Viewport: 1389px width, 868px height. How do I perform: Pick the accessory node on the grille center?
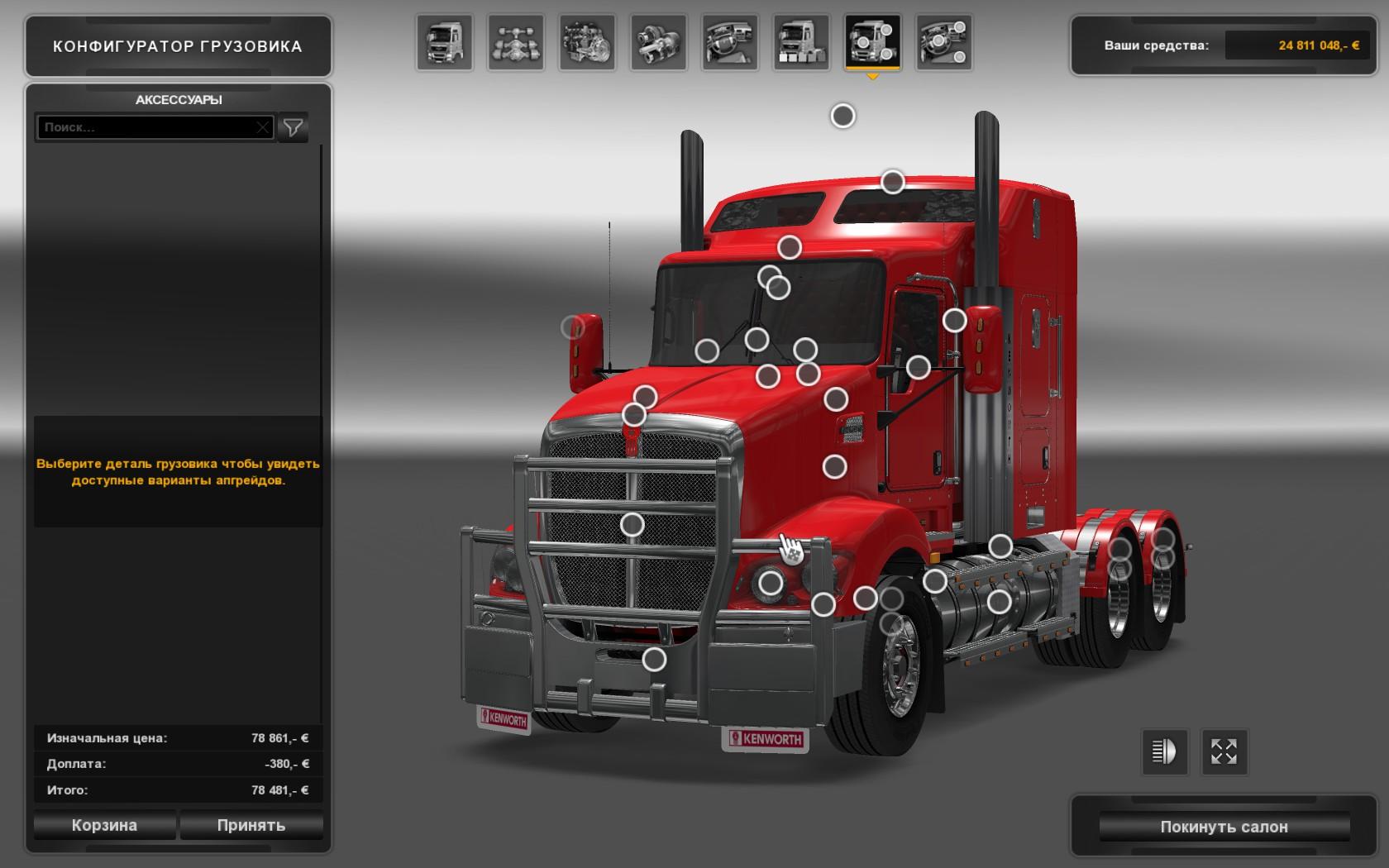coord(632,524)
